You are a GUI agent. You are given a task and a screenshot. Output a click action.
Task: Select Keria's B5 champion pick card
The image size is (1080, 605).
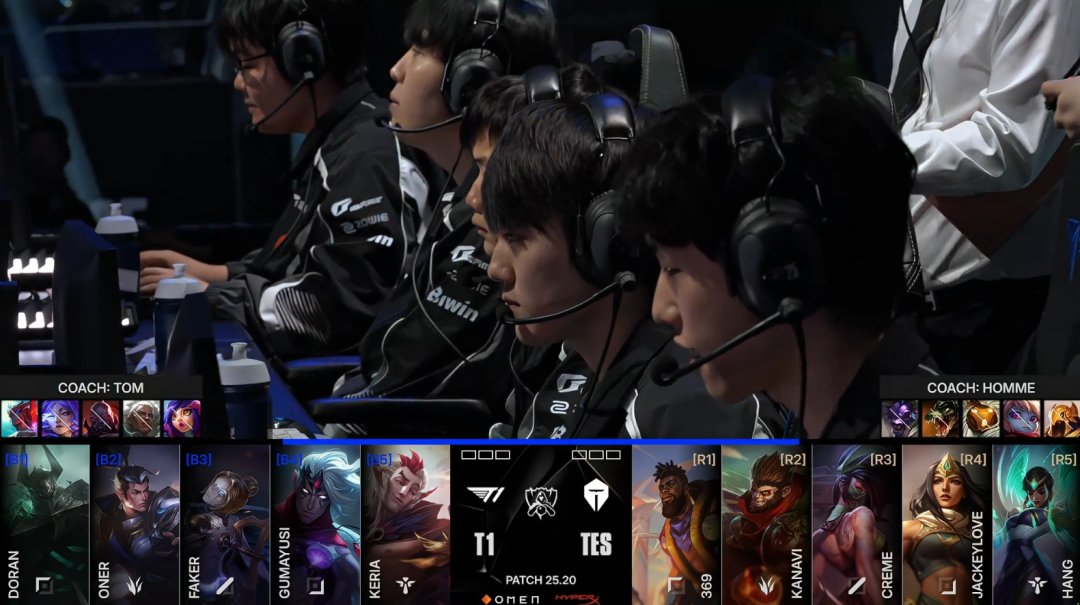pyautogui.click(x=405, y=520)
